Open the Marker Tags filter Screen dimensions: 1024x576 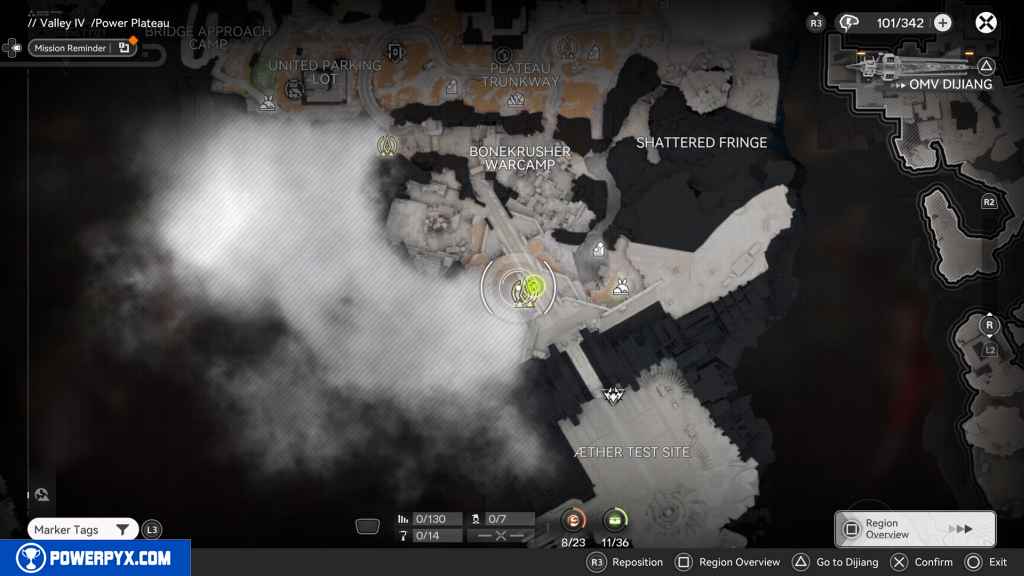tap(83, 530)
